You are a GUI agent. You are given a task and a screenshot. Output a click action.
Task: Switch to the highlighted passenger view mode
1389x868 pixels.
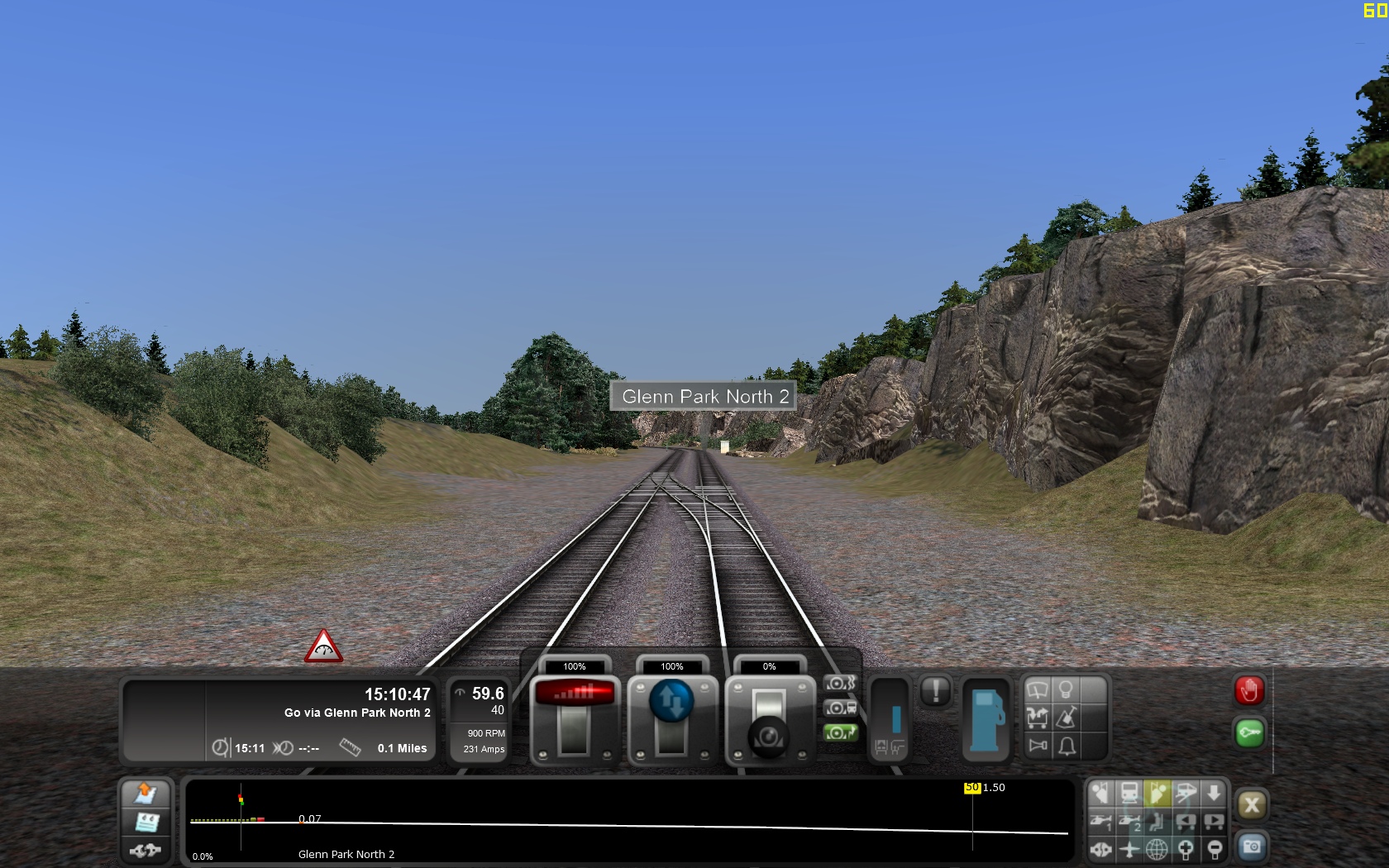tap(1157, 794)
